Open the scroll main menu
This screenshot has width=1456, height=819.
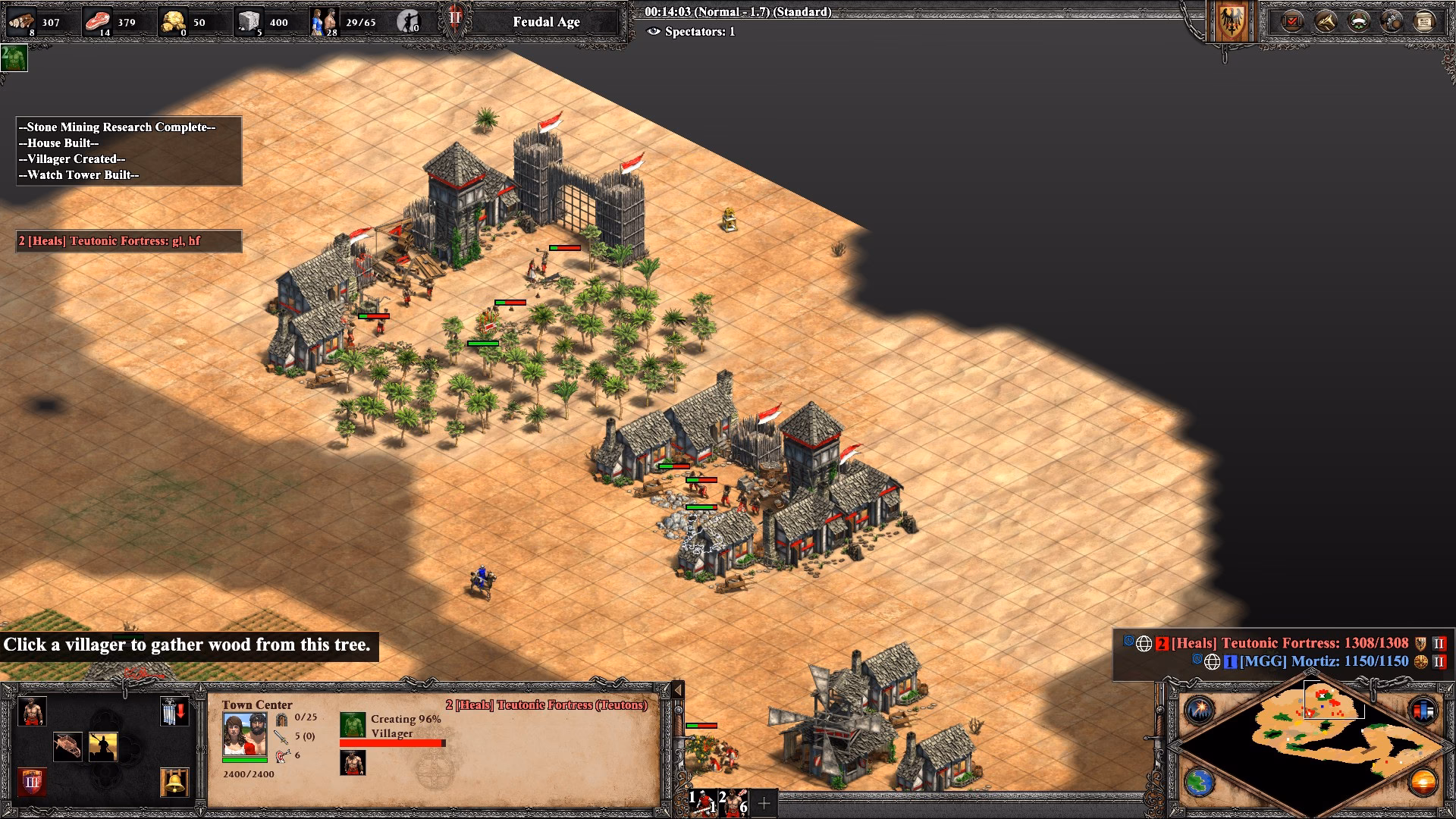pyautogui.click(x=1424, y=21)
